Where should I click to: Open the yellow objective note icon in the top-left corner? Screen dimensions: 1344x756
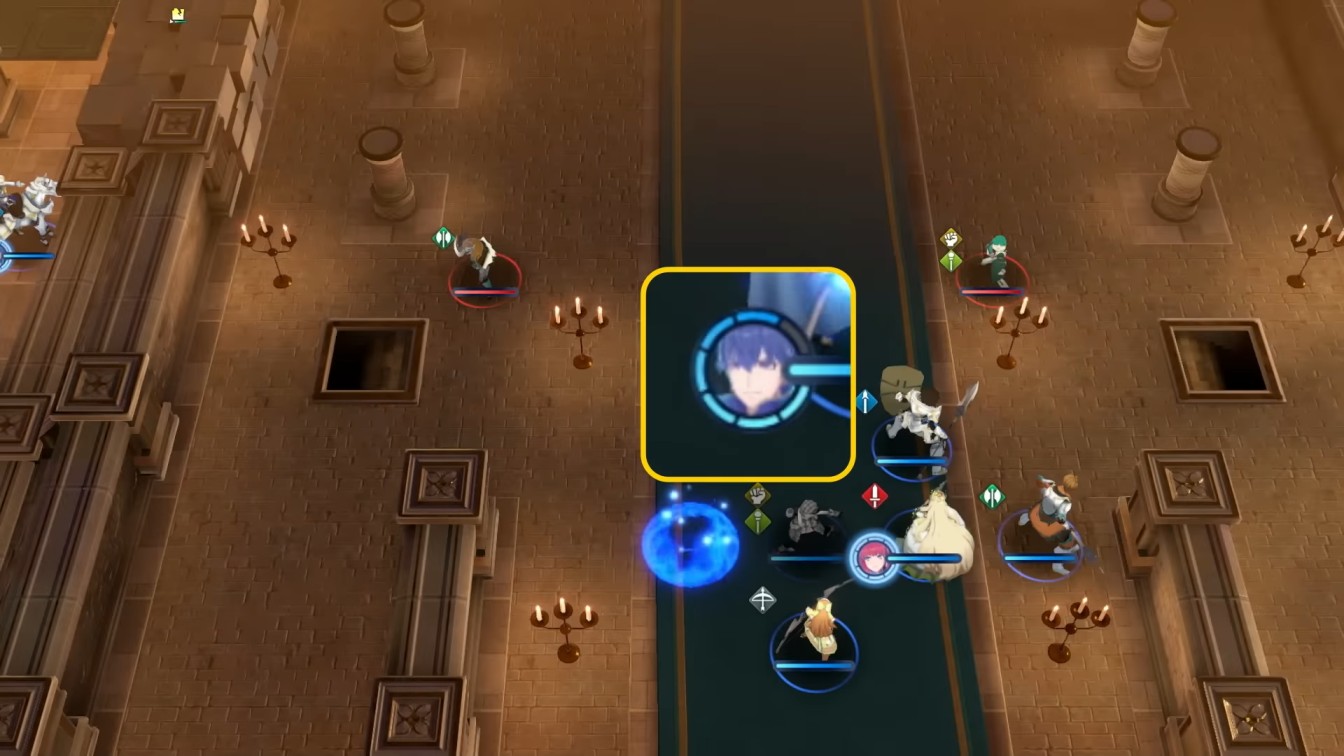178,13
